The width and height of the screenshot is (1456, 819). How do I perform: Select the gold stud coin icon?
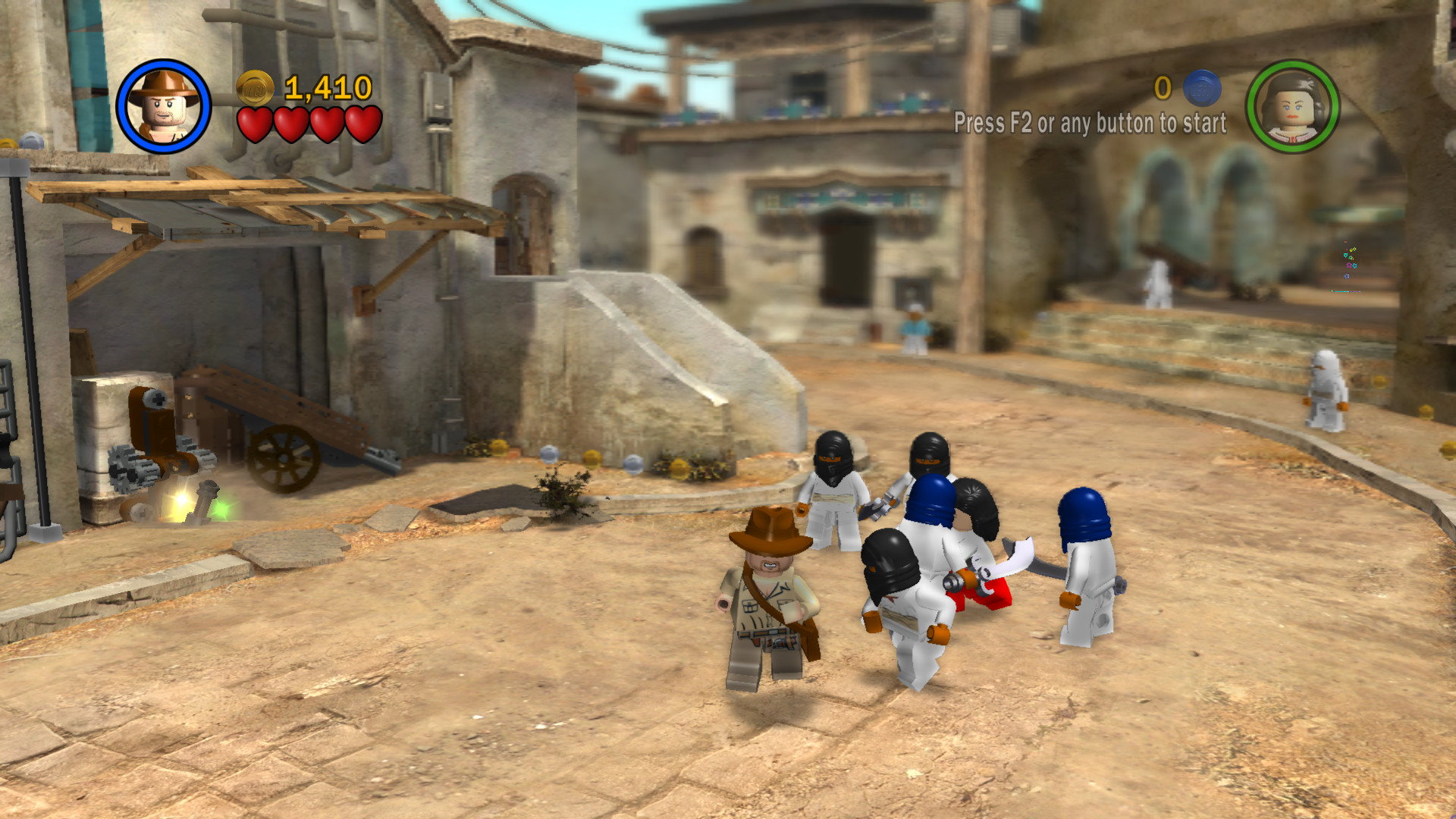pyautogui.click(x=253, y=87)
